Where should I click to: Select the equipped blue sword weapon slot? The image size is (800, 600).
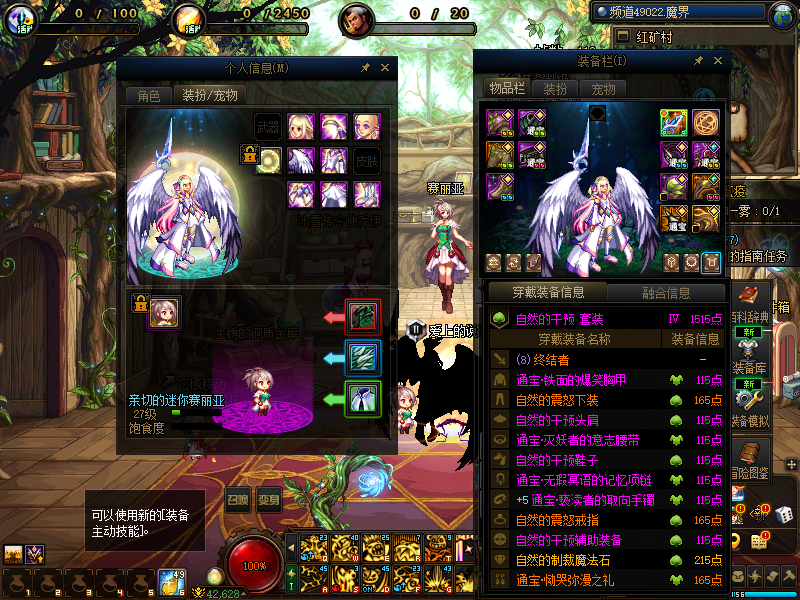click(x=674, y=122)
